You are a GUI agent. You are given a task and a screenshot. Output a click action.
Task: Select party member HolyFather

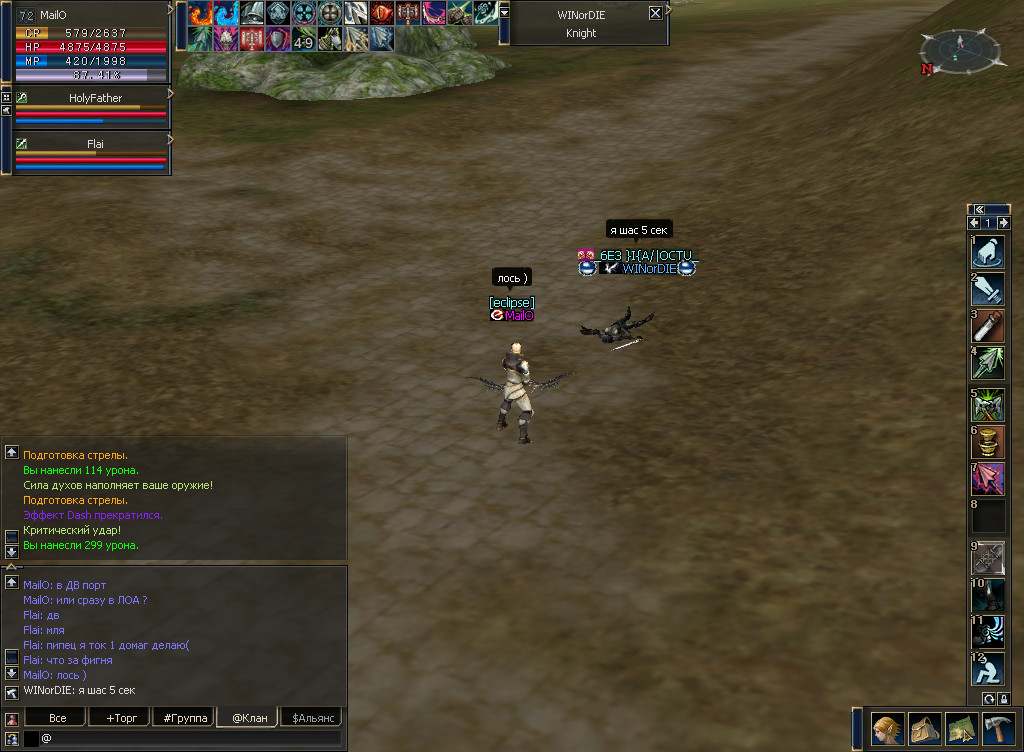tap(95, 99)
